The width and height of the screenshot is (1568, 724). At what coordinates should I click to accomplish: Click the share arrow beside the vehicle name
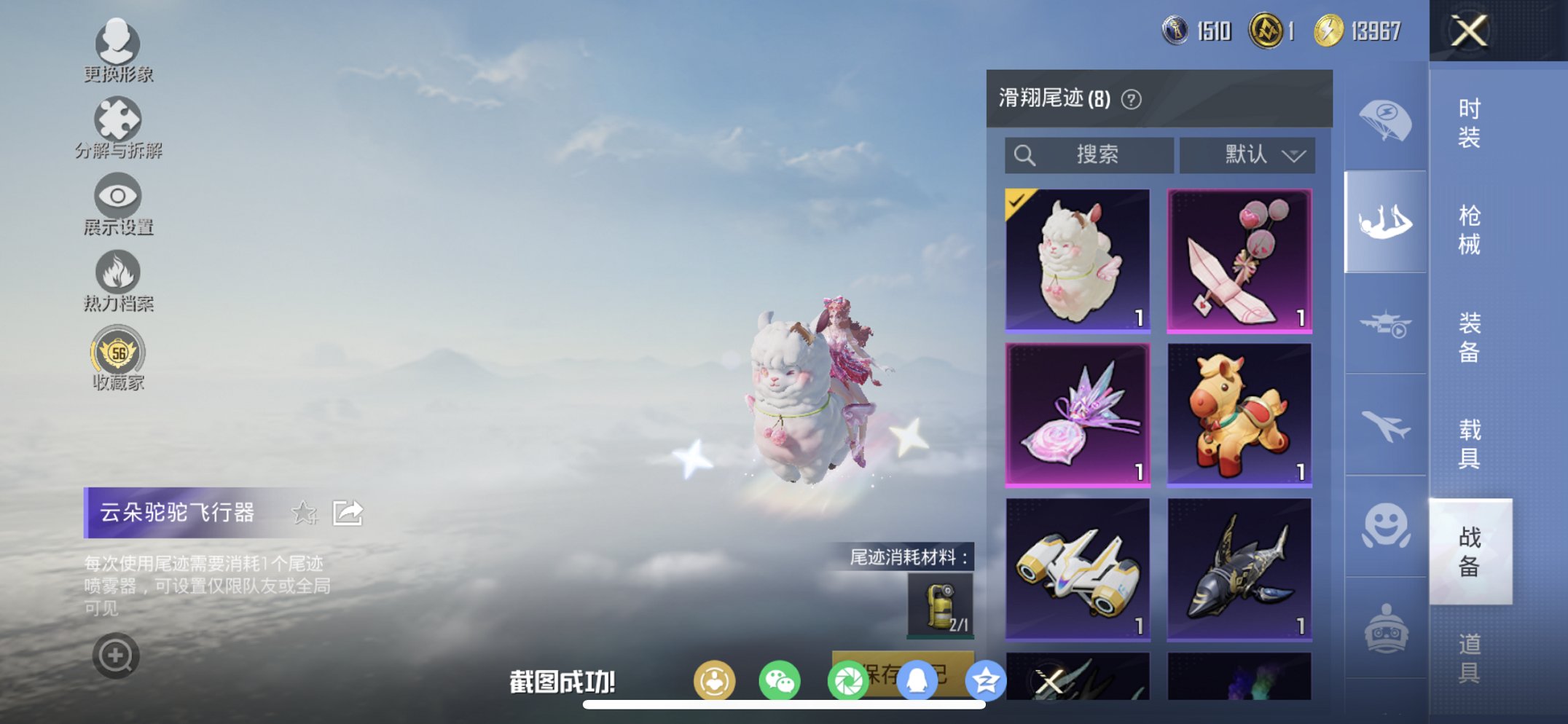point(348,512)
